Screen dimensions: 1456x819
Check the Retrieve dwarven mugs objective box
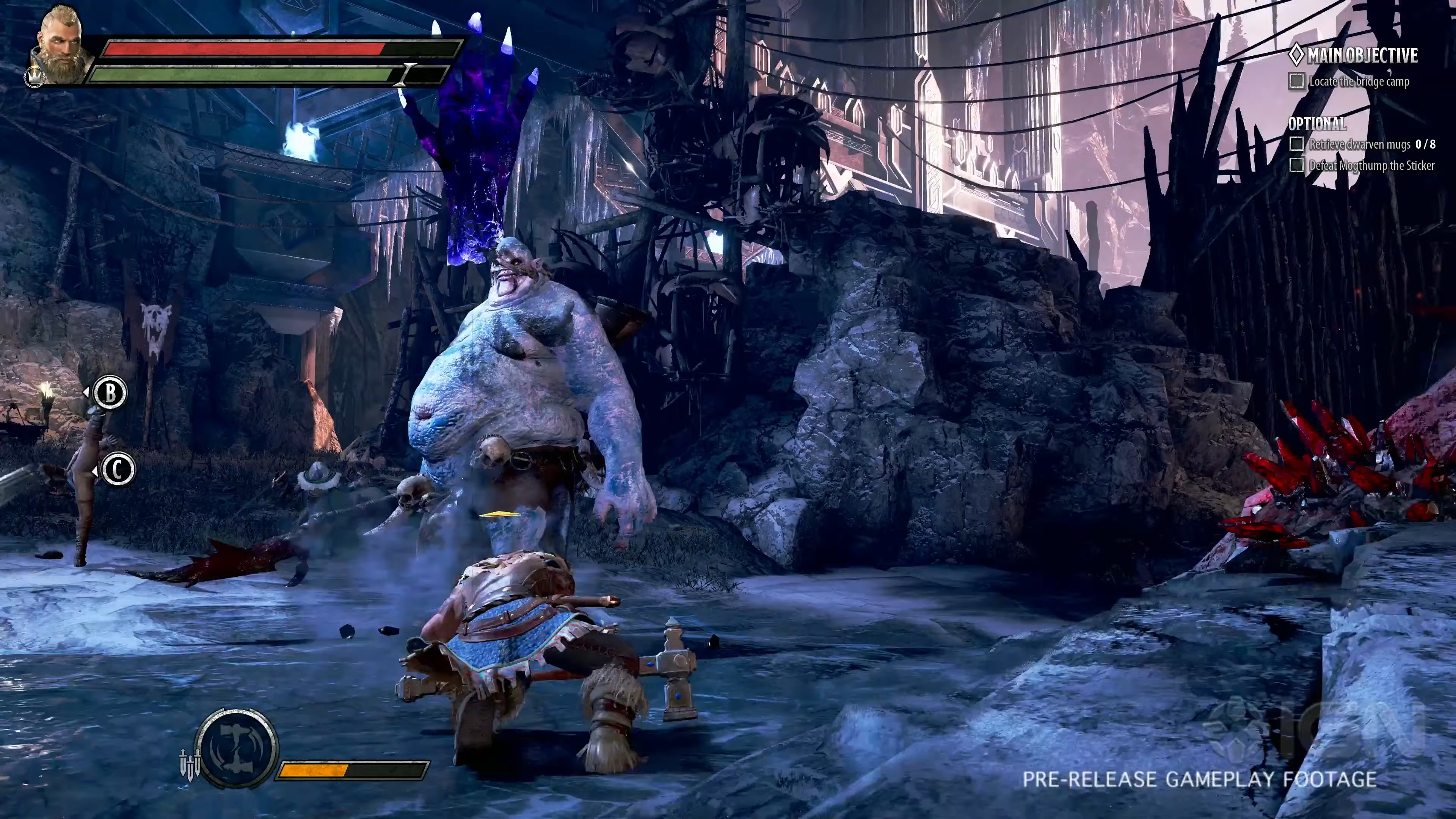click(x=1297, y=145)
